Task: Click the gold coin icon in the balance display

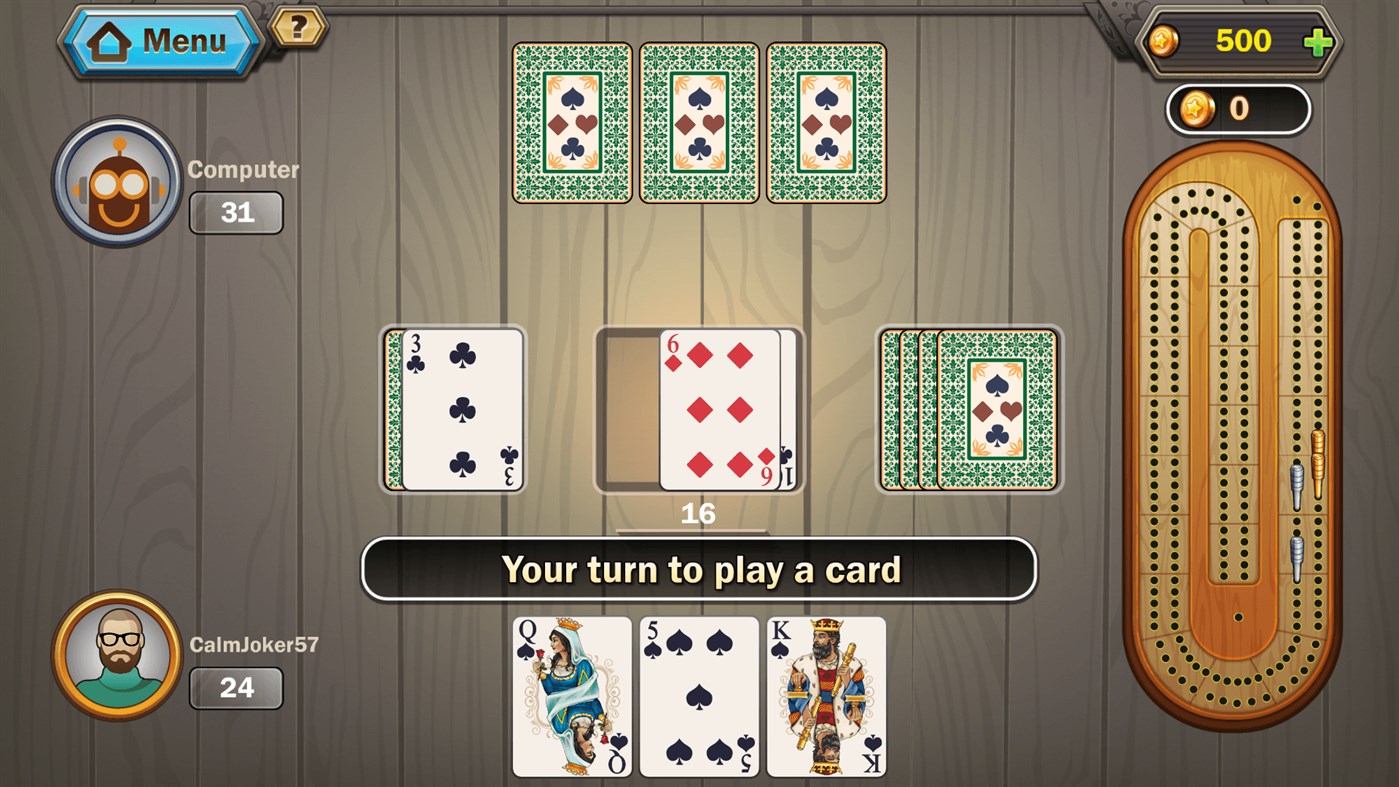Action: pos(1166,41)
